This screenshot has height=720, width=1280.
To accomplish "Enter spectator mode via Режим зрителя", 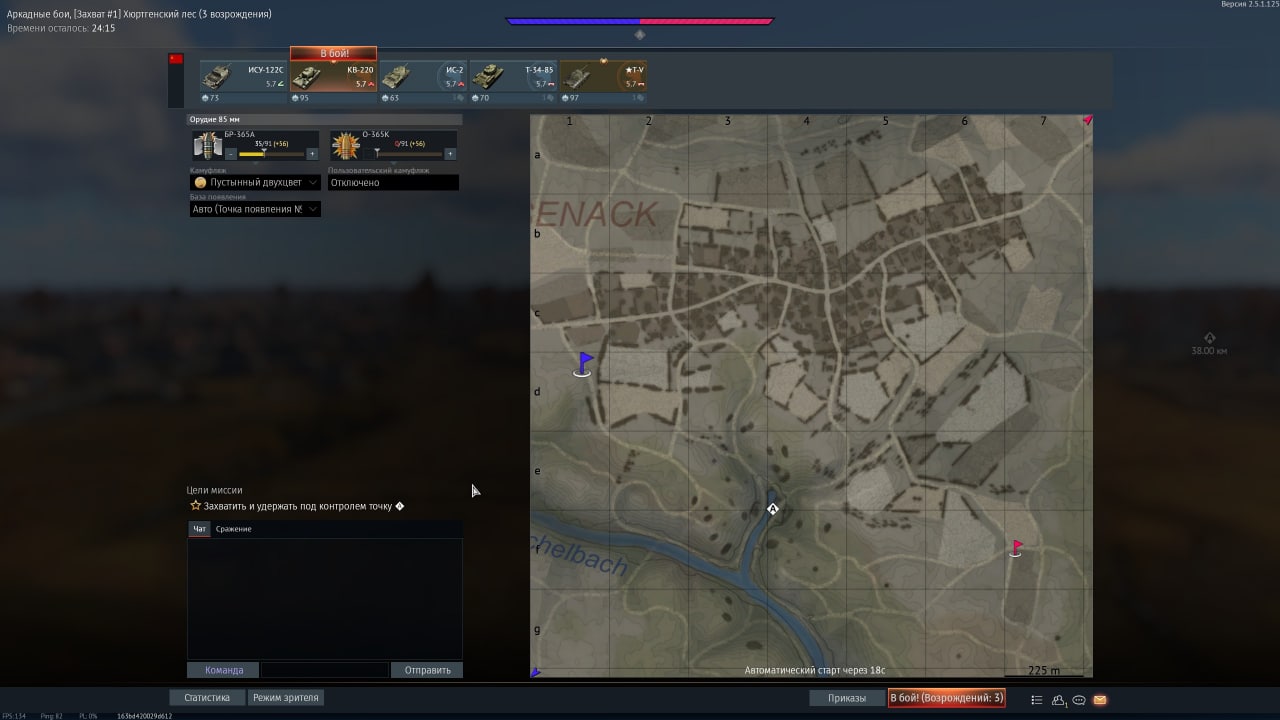I will coord(286,698).
